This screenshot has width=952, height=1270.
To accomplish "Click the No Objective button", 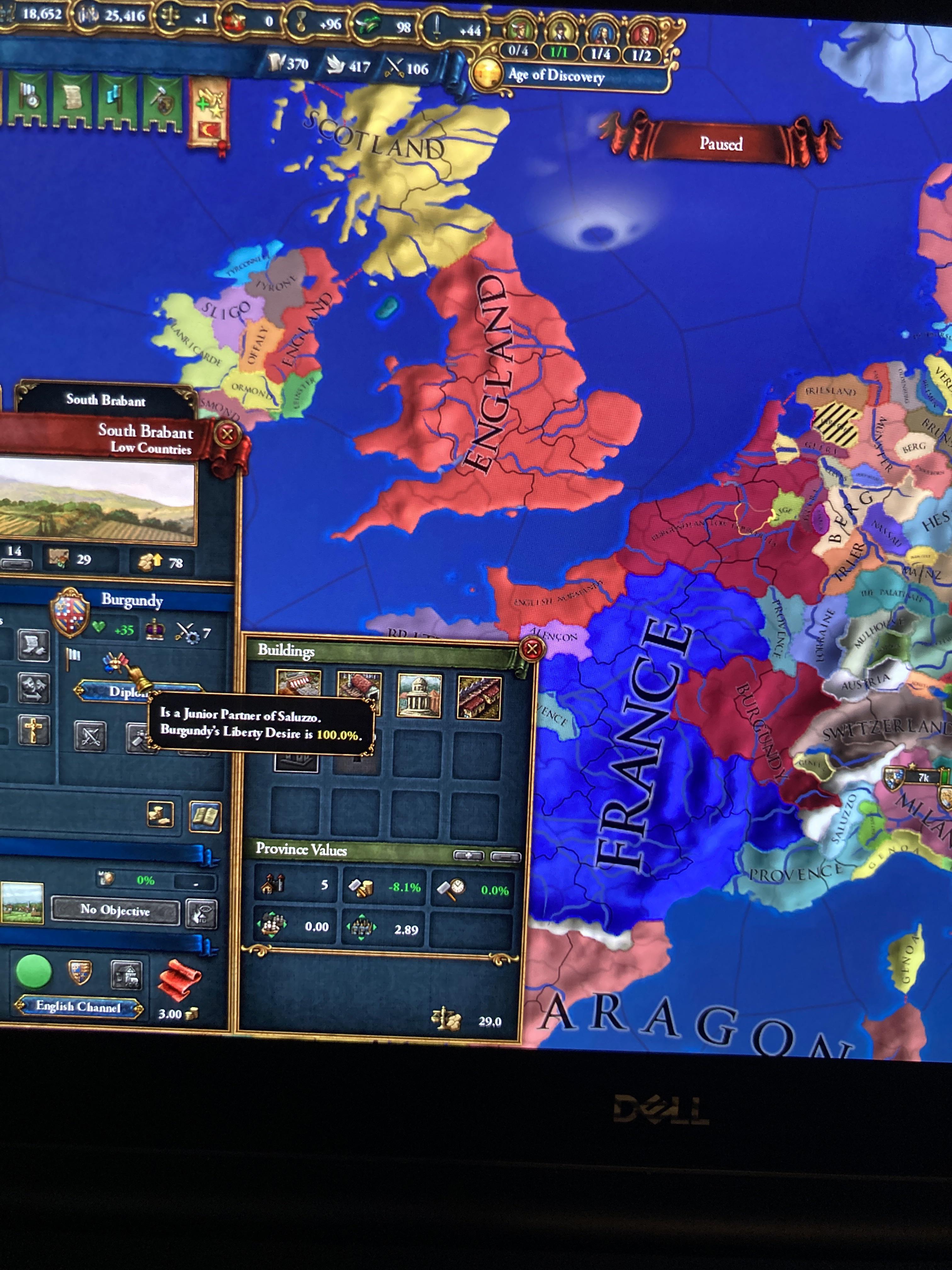I will click(115, 912).
